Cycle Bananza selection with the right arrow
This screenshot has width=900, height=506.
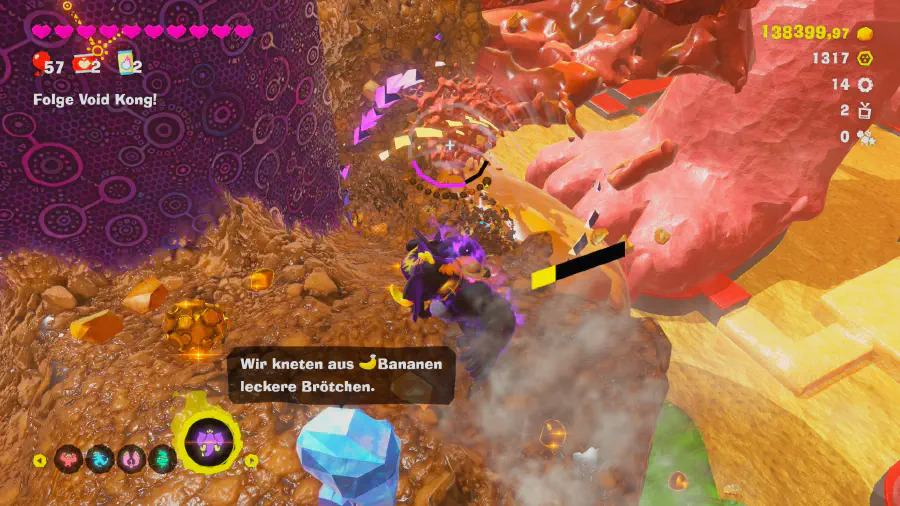tap(252, 461)
